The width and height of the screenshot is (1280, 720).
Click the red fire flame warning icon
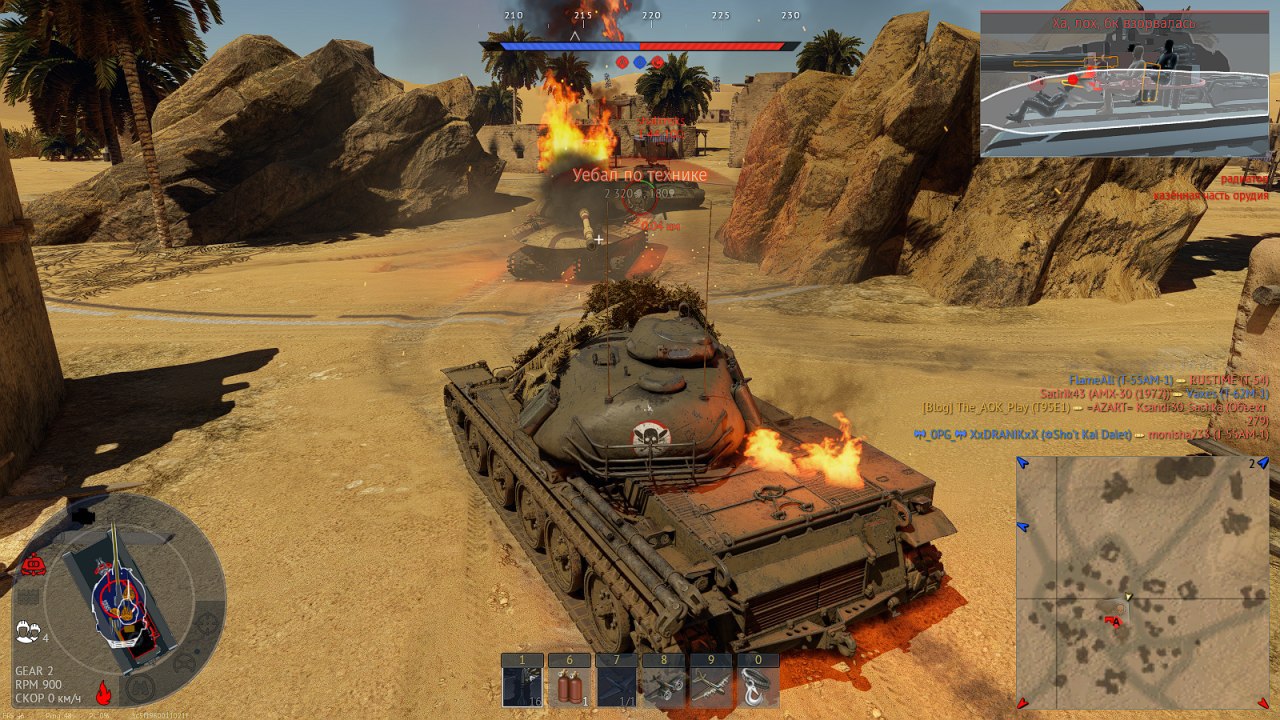(x=102, y=691)
